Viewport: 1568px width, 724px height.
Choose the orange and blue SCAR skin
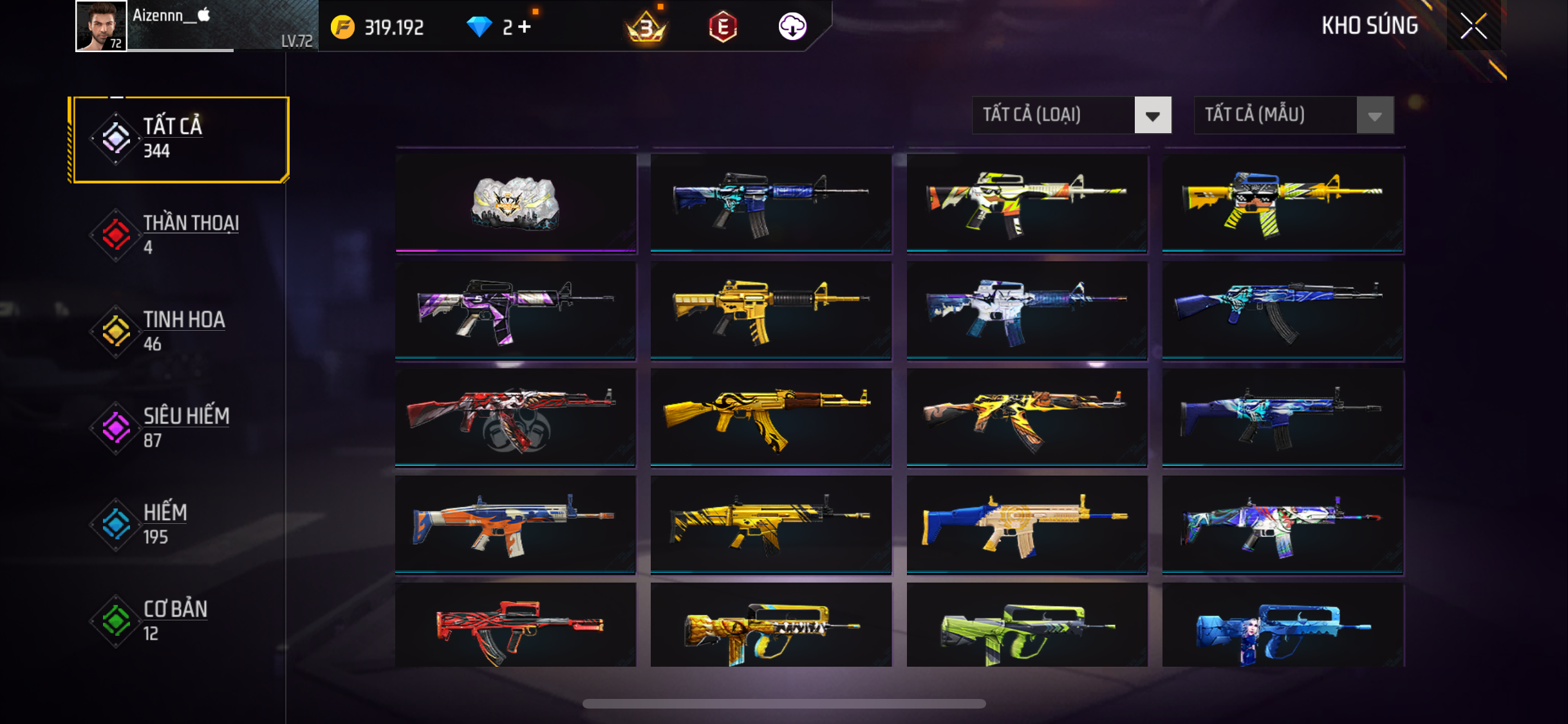click(516, 524)
